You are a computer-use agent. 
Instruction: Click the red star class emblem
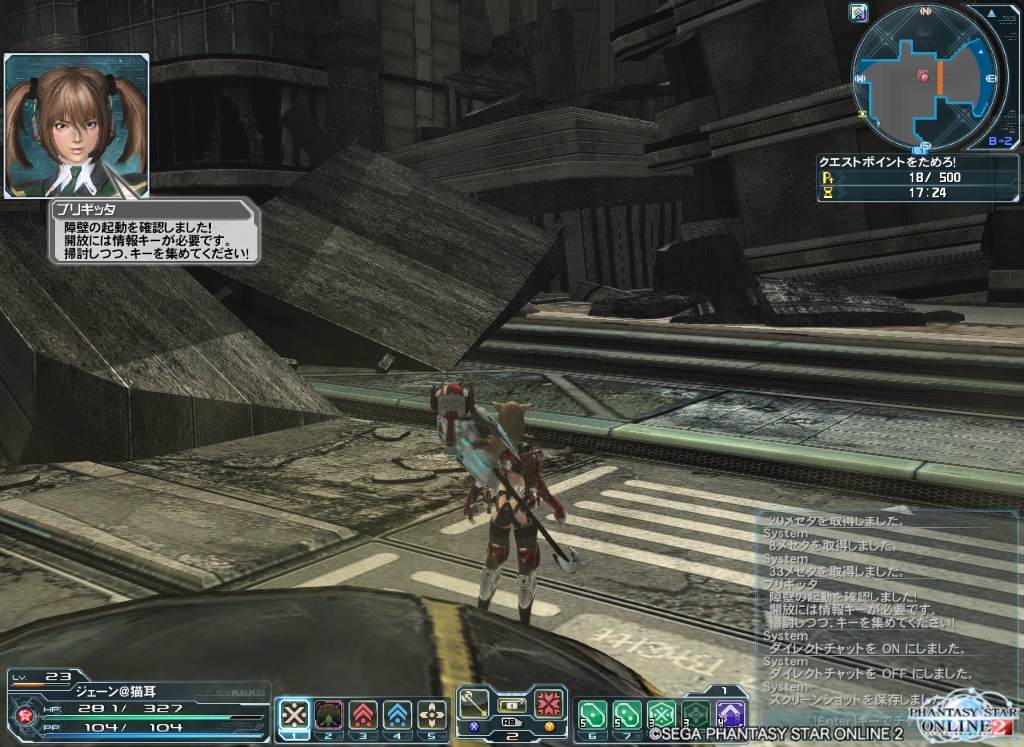[x=20, y=714]
